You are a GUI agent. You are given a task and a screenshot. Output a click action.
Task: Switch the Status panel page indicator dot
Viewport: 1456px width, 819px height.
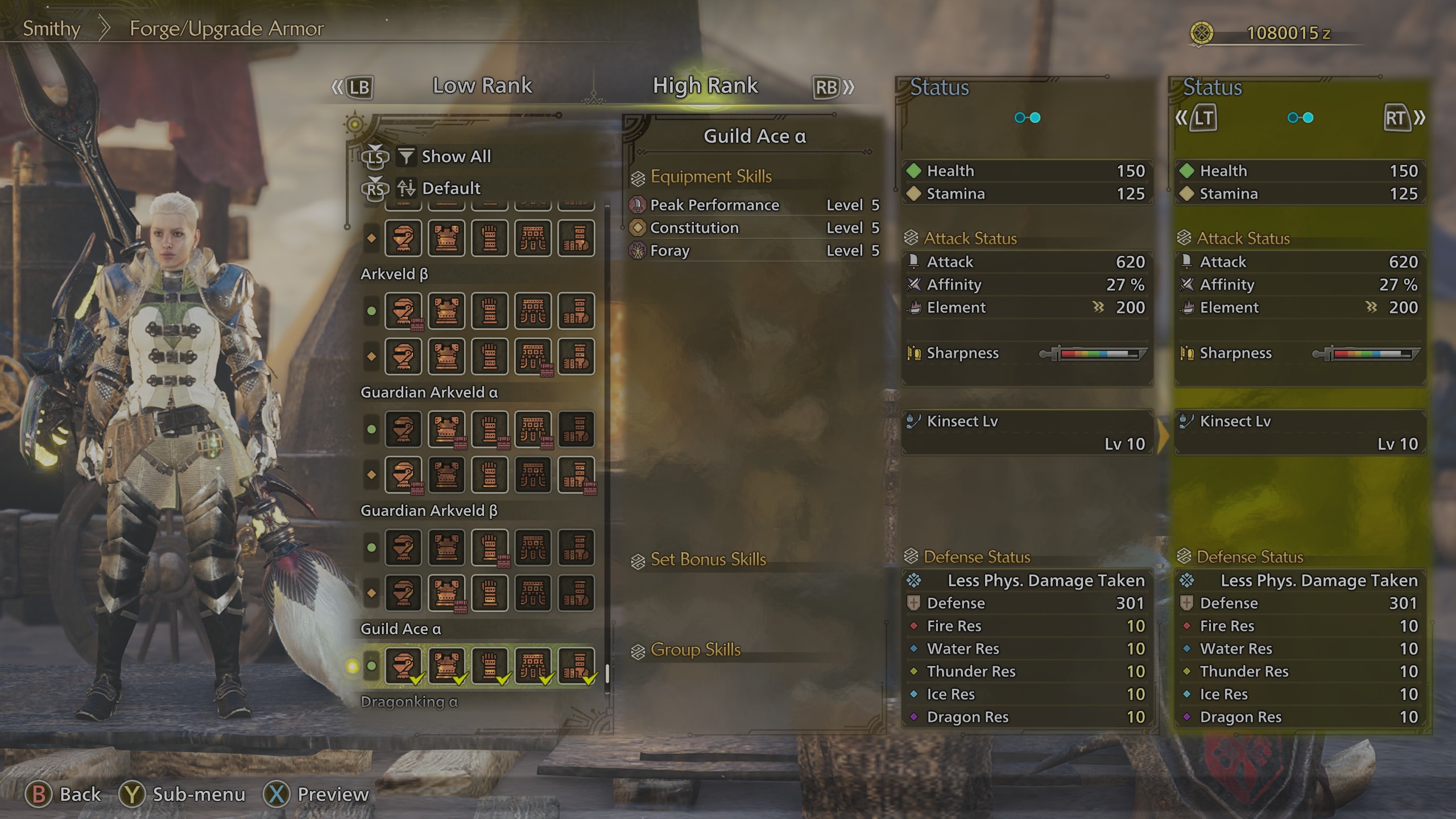click(1027, 118)
